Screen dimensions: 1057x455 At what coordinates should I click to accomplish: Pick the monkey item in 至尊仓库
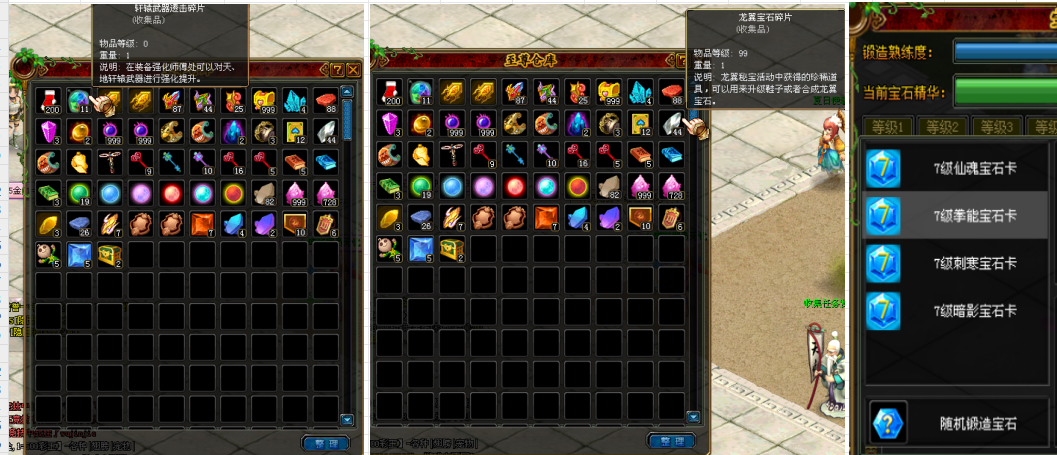pyautogui.click(x=390, y=247)
